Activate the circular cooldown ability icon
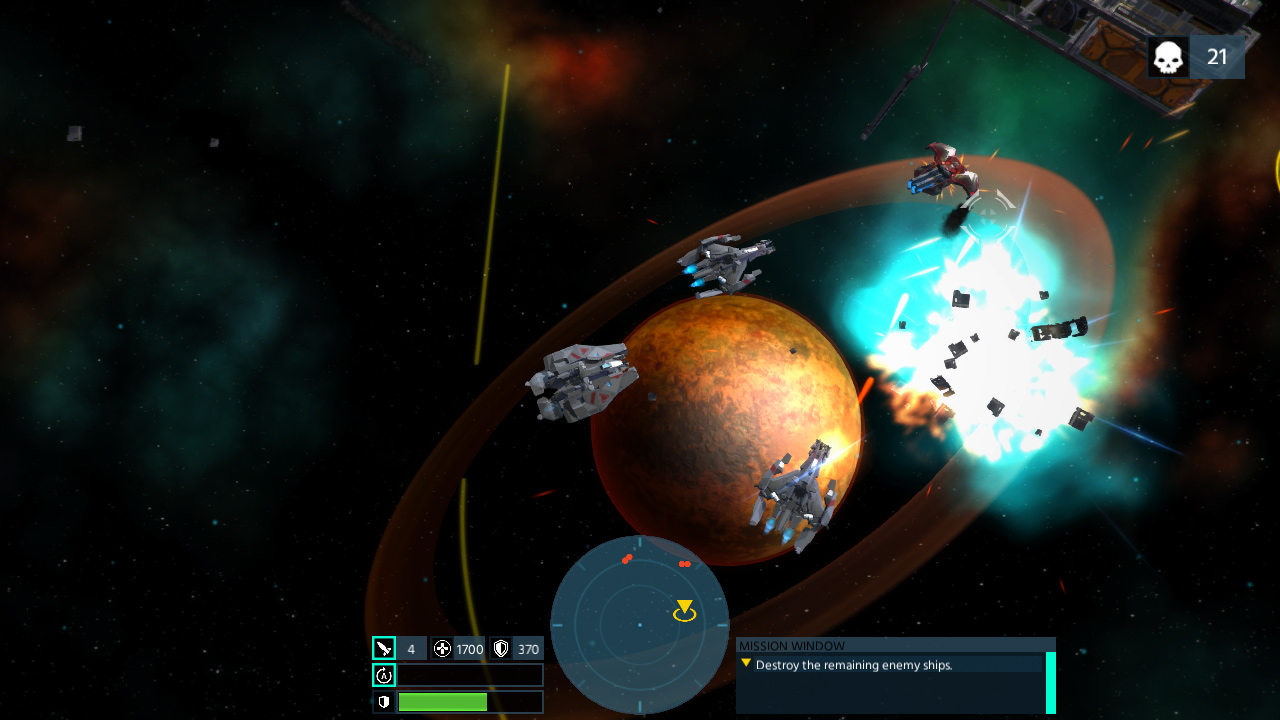Viewport: 1280px width, 720px height. coord(385,675)
